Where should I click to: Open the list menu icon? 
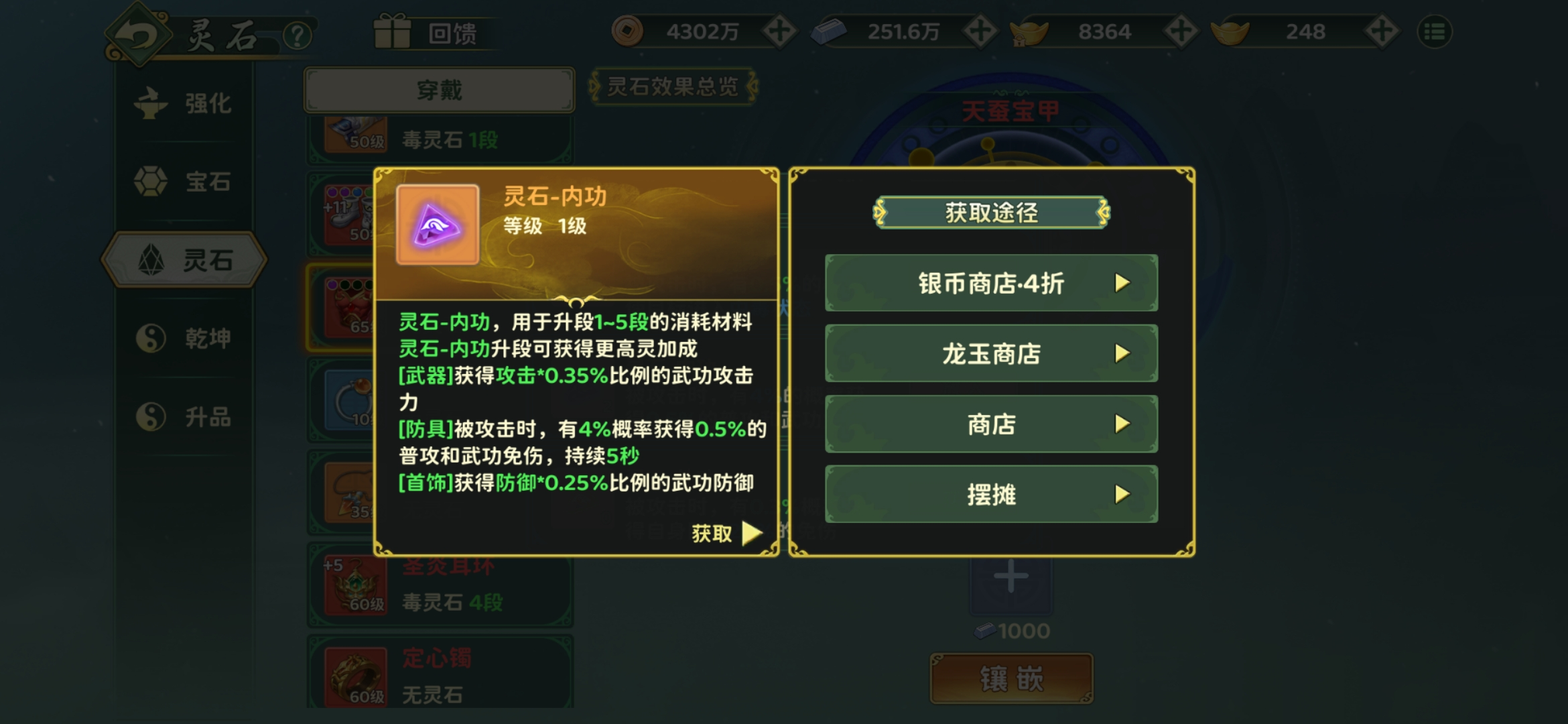pos(1435,32)
